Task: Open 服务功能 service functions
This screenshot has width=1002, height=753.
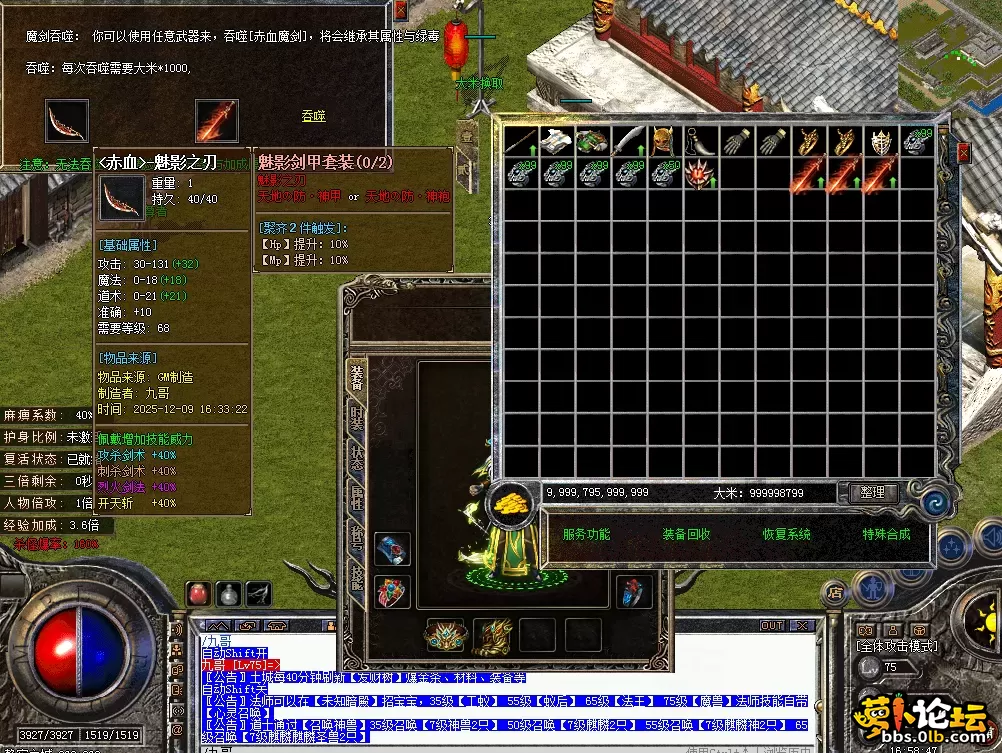Action: coord(586,535)
